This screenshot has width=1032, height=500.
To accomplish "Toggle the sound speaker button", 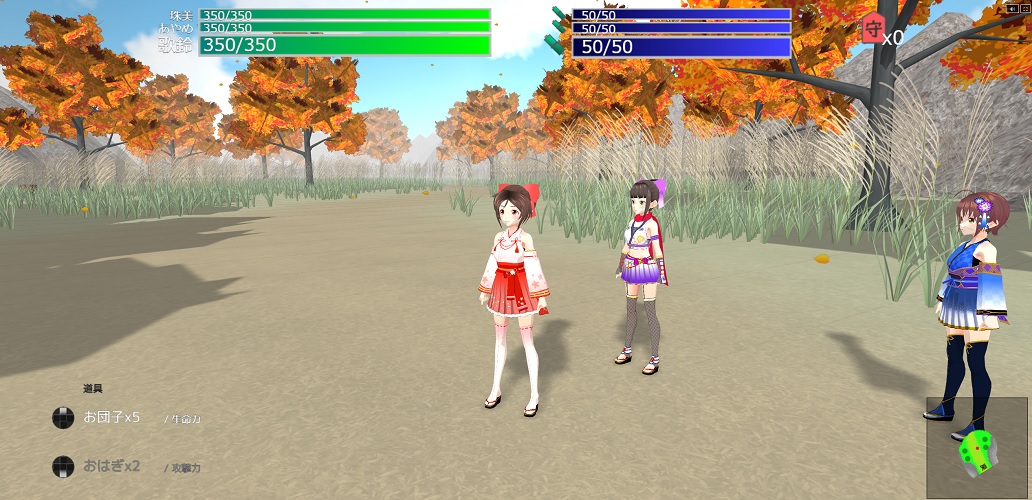I will (1012, 9).
